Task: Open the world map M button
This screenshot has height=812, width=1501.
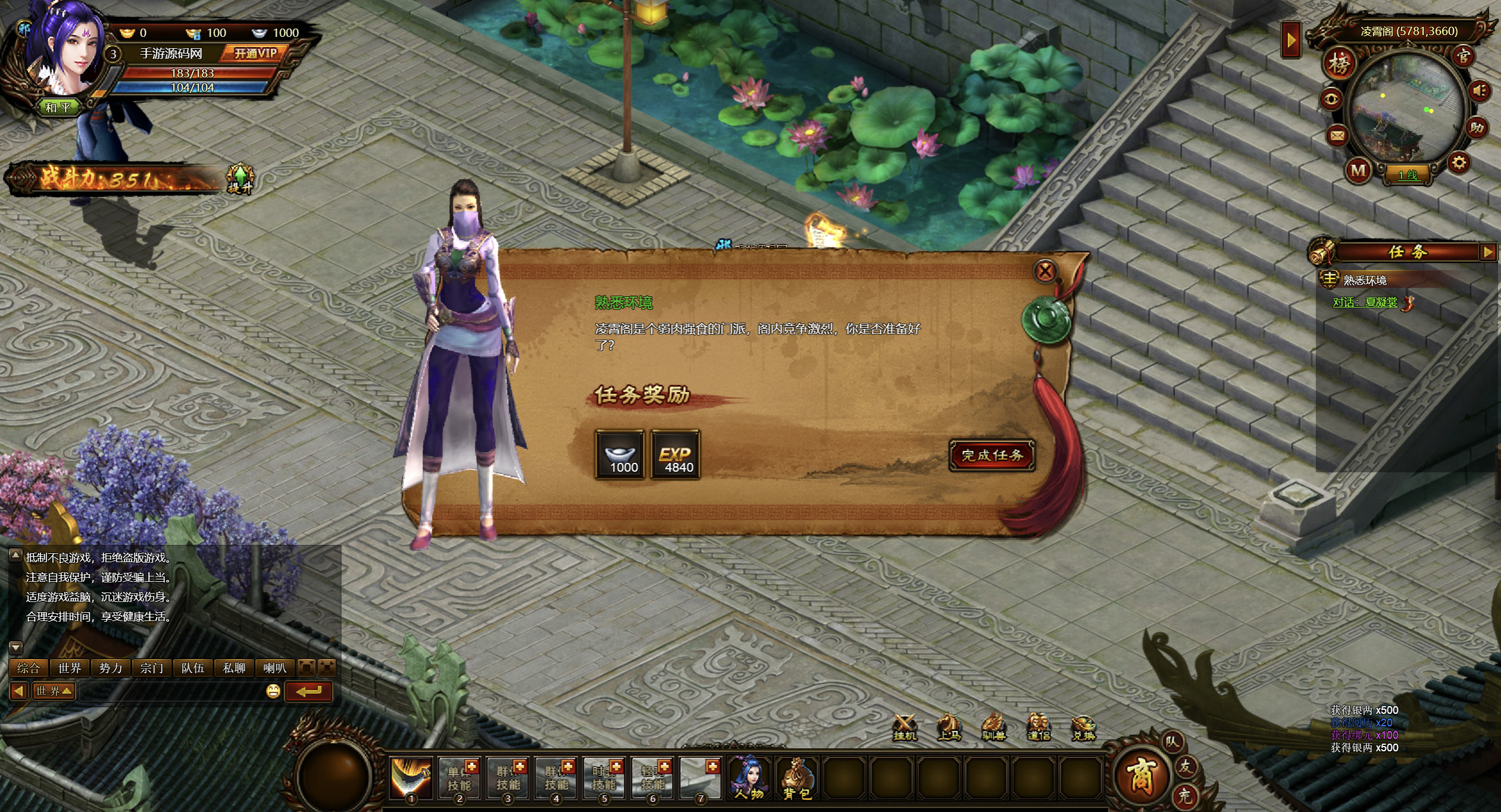Action: (x=1358, y=171)
